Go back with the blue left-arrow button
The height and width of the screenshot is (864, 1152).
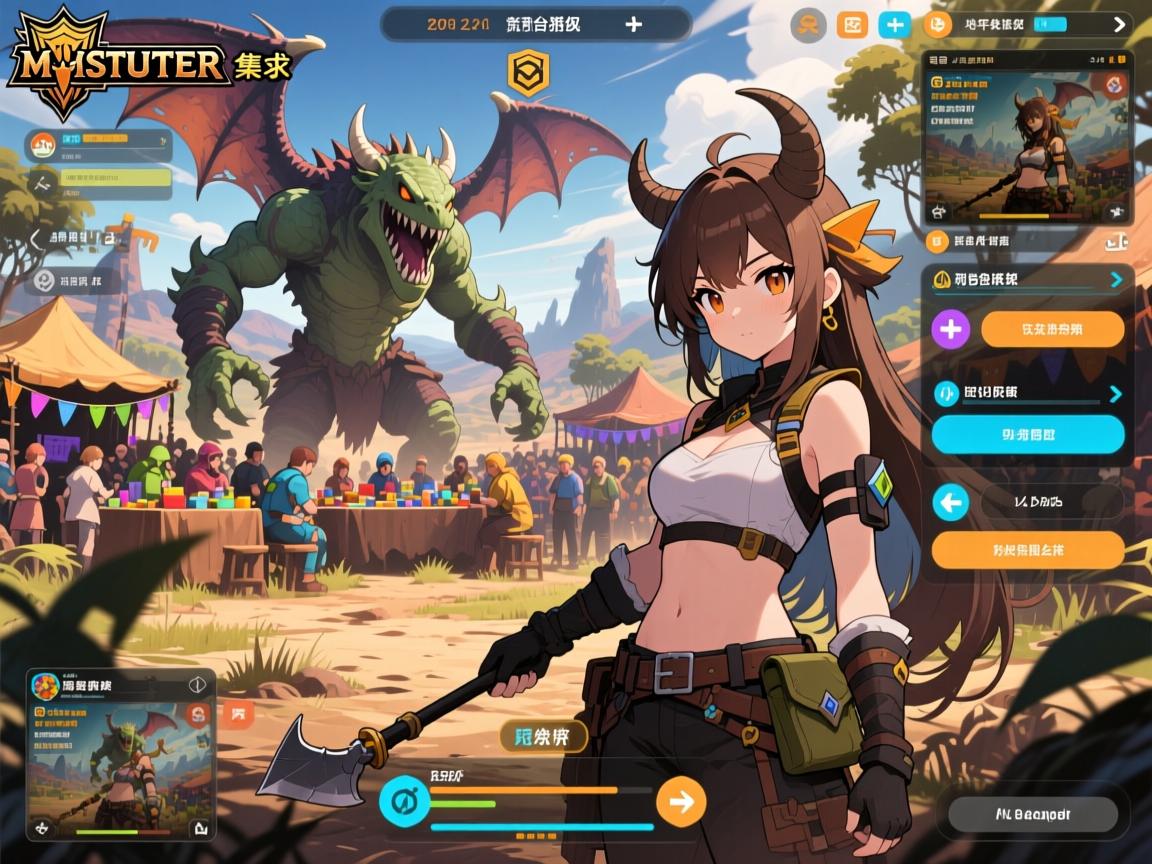click(x=950, y=502)
